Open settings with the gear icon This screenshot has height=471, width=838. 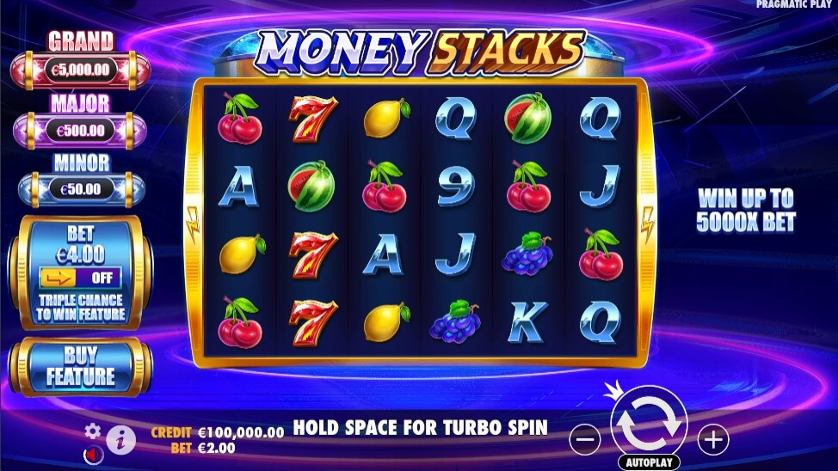93,431
